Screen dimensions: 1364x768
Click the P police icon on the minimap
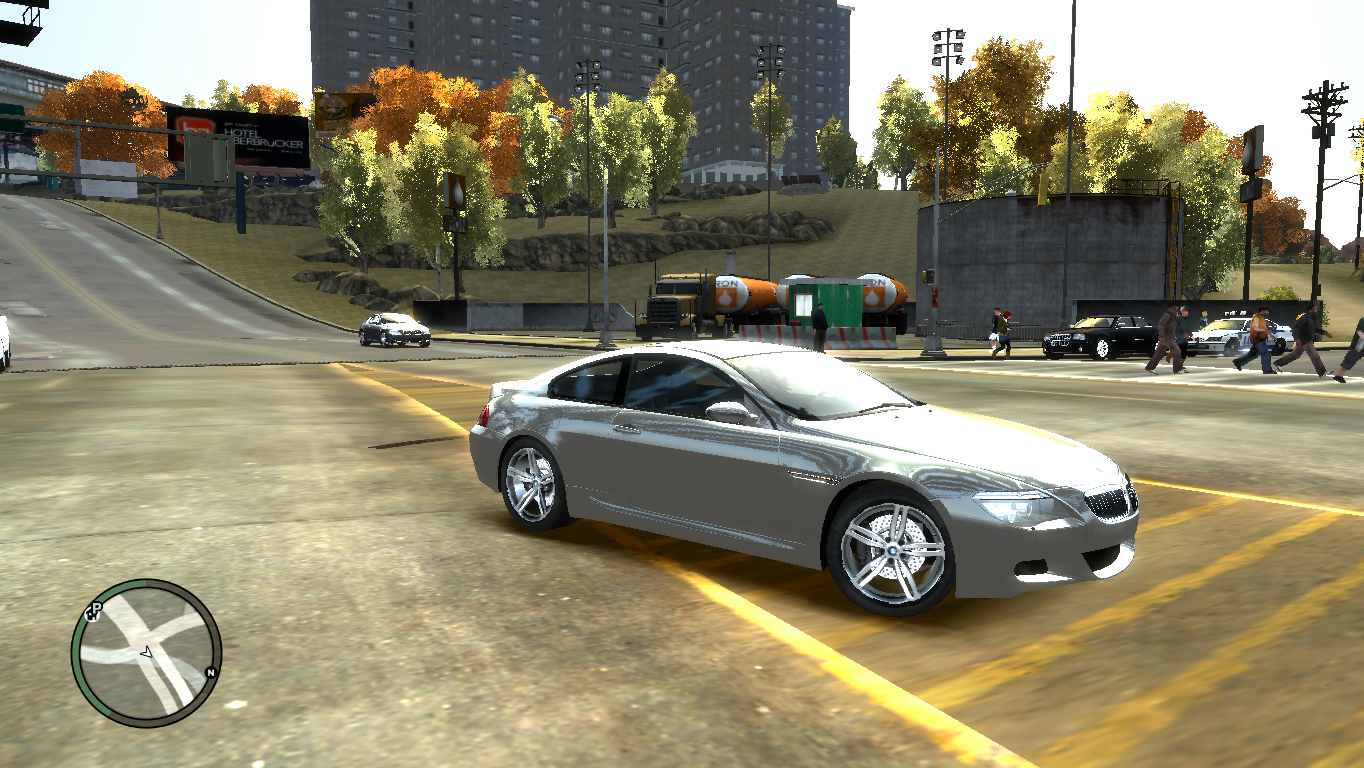click(98, 607)
